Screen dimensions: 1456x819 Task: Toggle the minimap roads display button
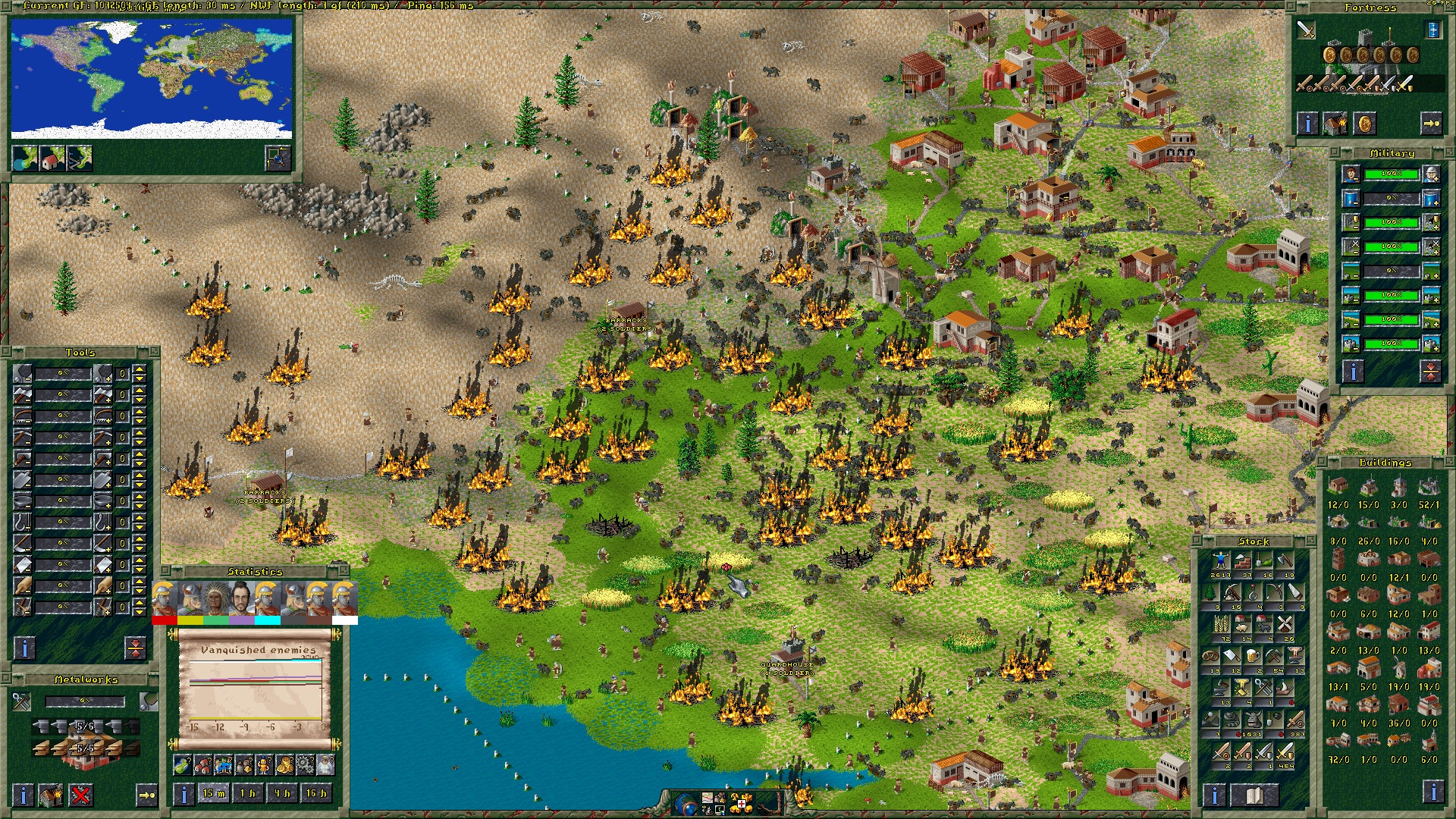pyautogui.click(x=79, y=158)
